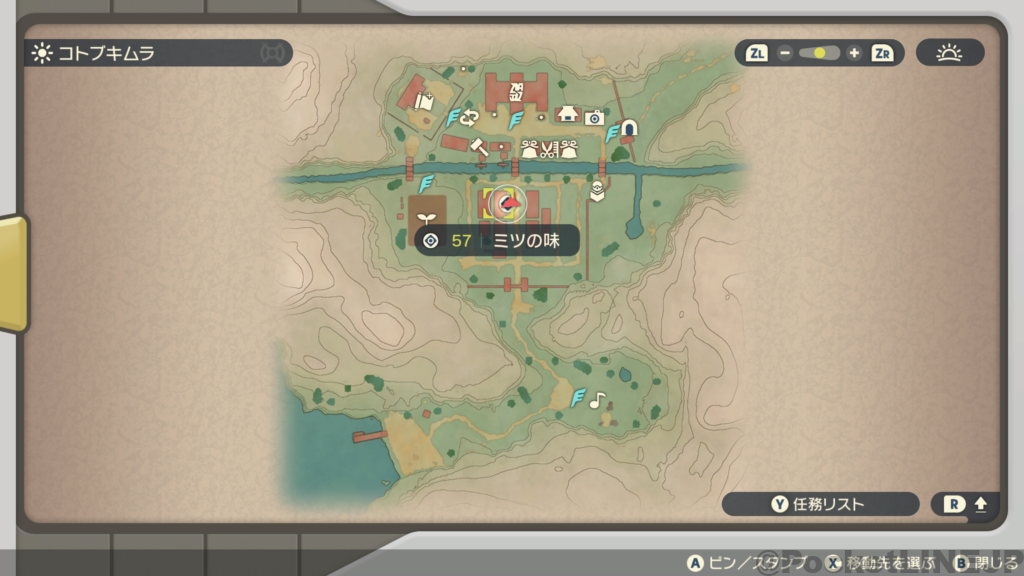Viewport: 1024px width, 576px height.
Task: Select the Galaxy Hall headquarters emblem marker
Action: (x=517, y=94)
